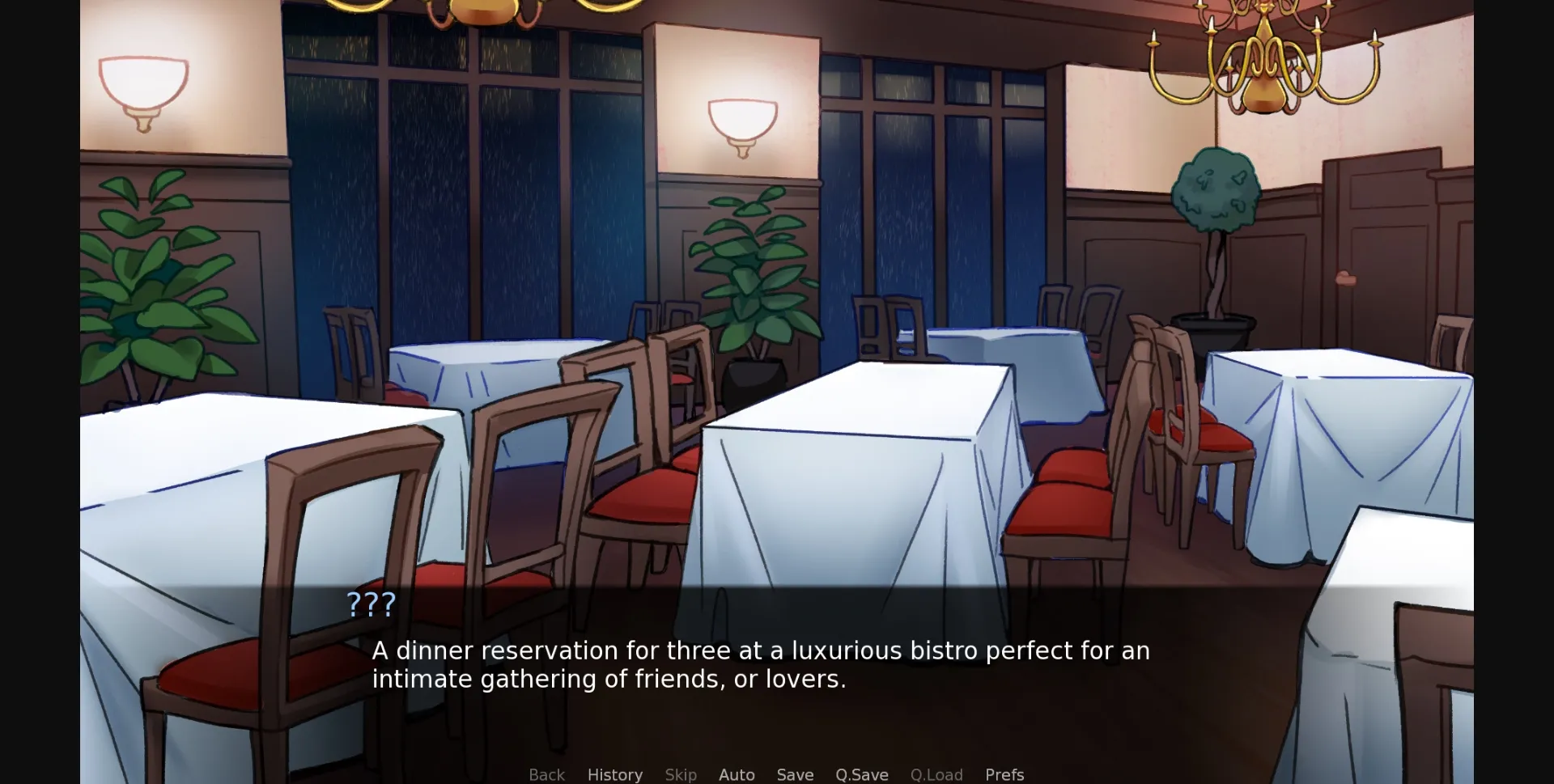The width and height of the screenshot is (1554, 784).
Task: Click the '???' speaker name label
Action: click(371, 604)
